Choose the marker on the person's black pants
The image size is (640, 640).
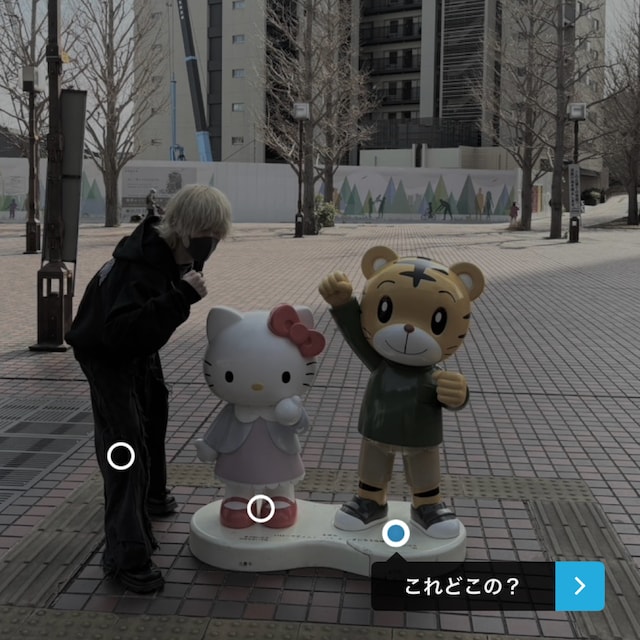121,457
